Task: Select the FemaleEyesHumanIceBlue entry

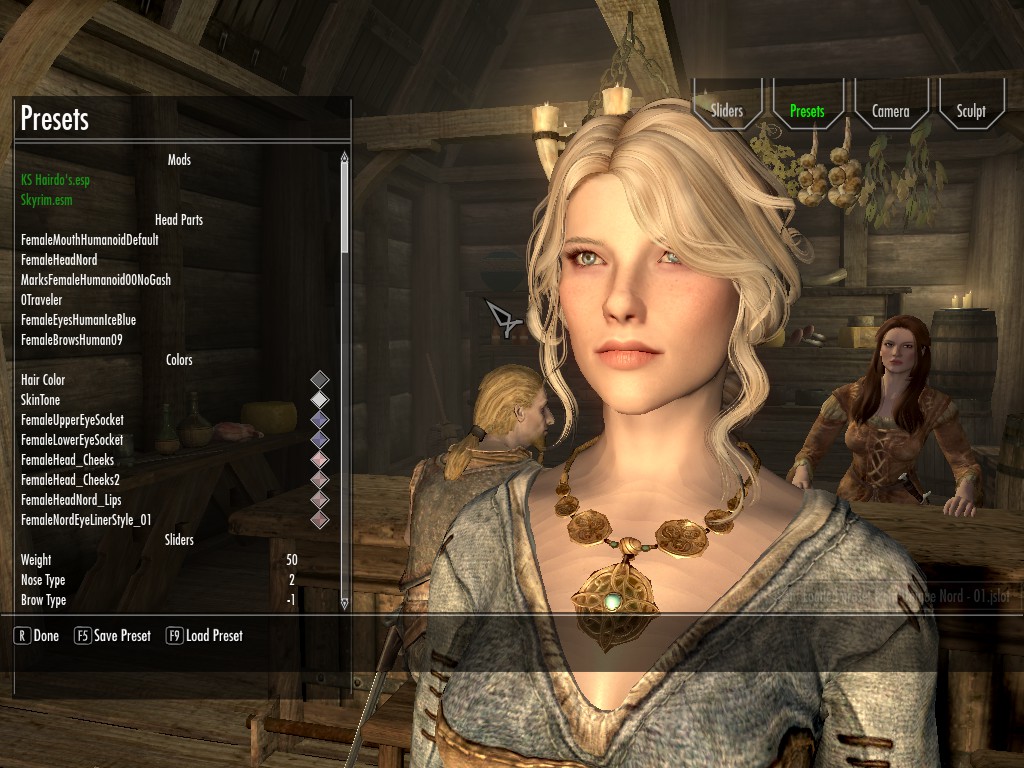Action: click(78, 320)
